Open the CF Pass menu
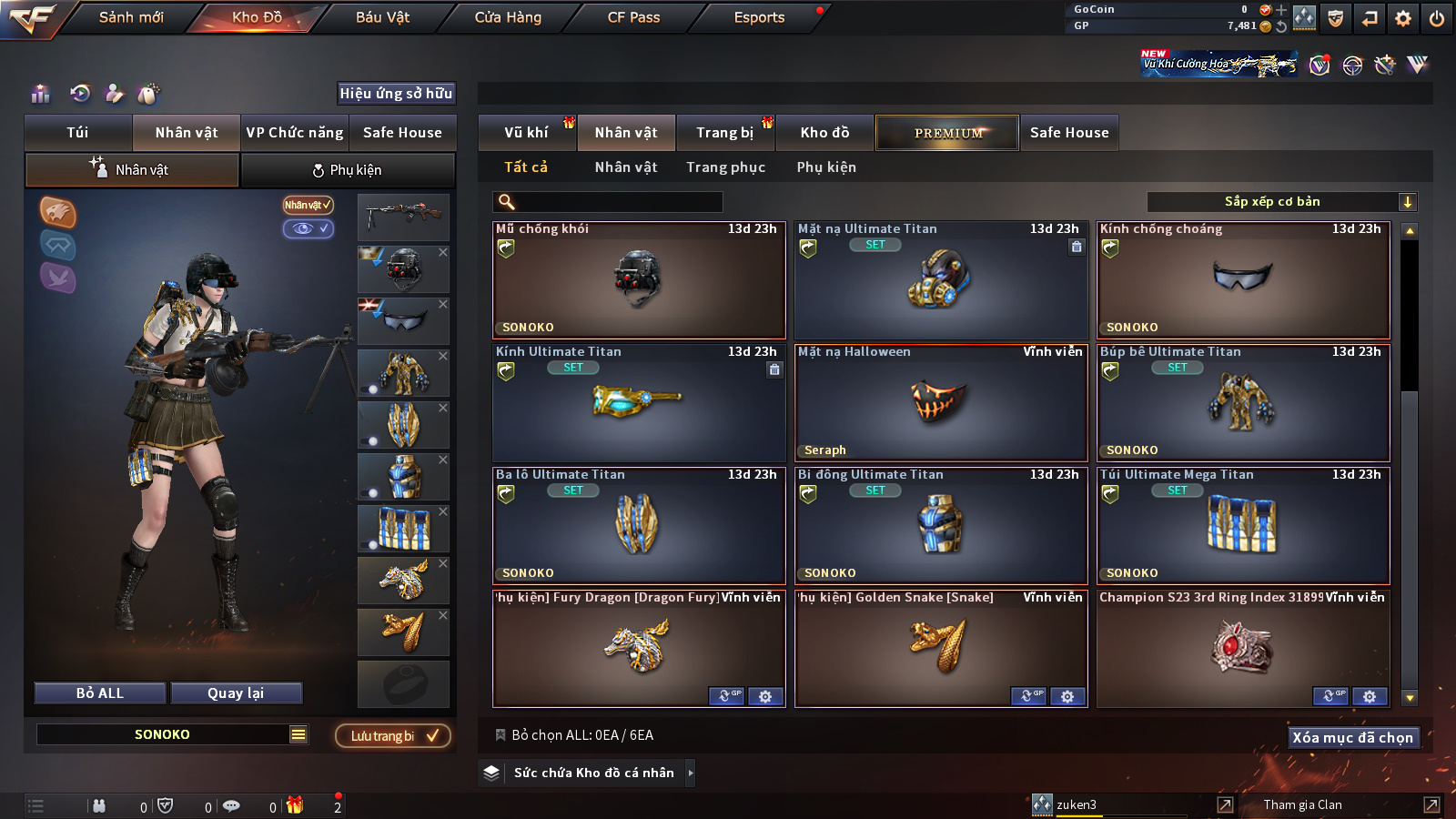 (x=633, y=17)
